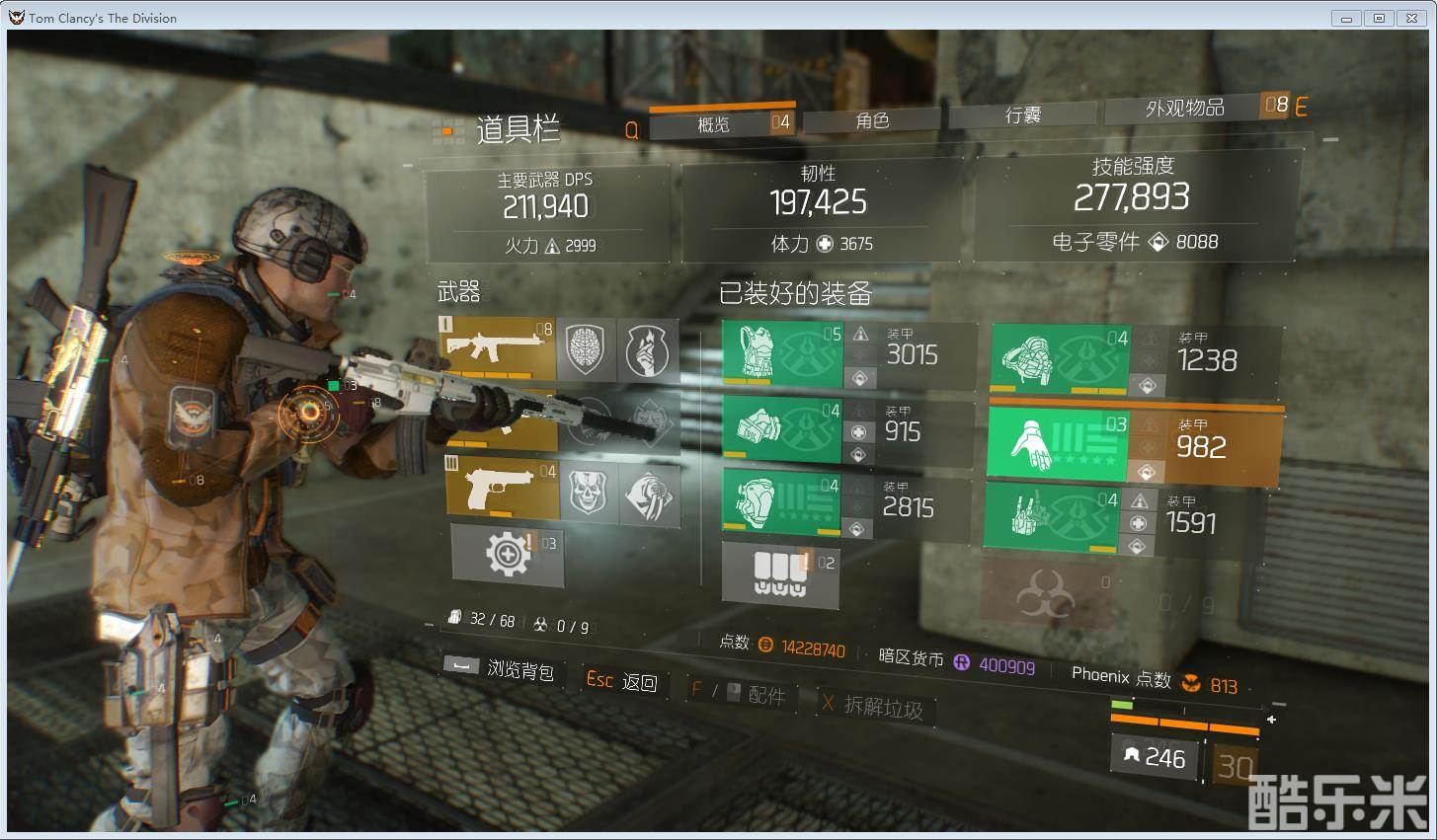This screenshot has width=1437, height=840.
Task: Open the 外观物品 appearance items tab
Action: pyautogui.click(x=1184, y=108)
